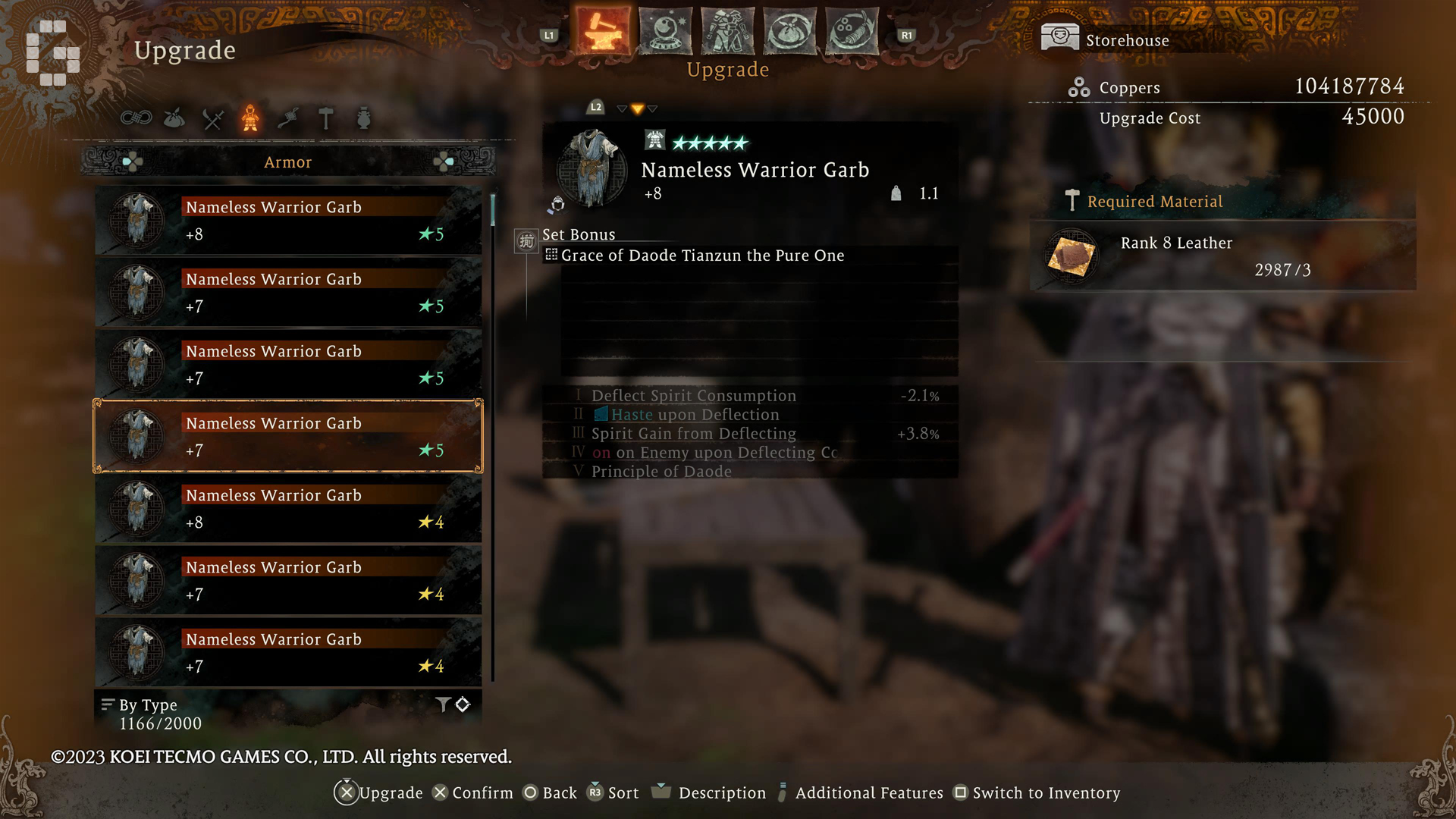The width and height of the screenshot is (1456, 819).
Task: Select the coin-and-scroll category icon before R1
Action: pyautogui.click(x=852, y=30)
